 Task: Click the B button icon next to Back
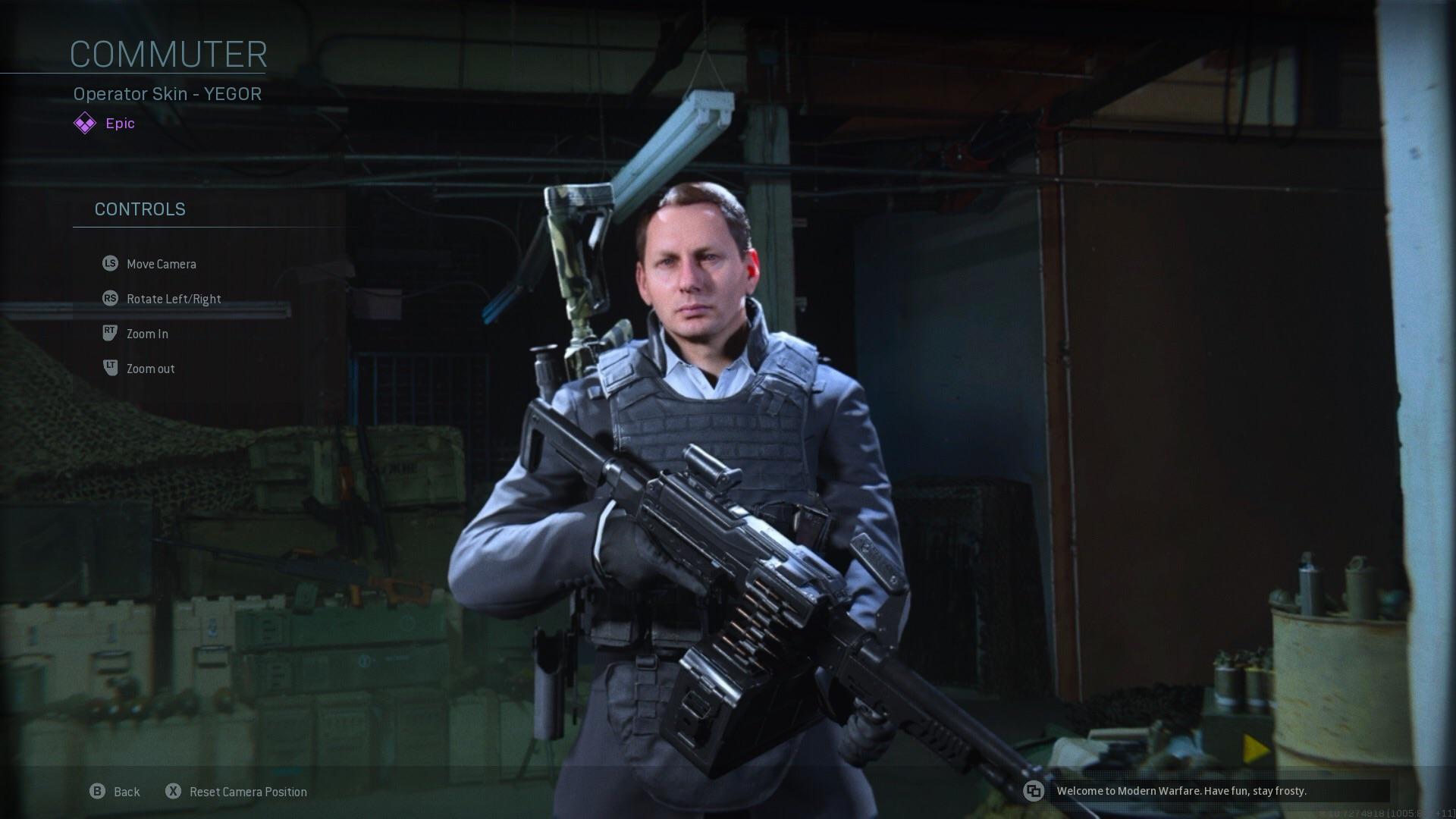point(97,791)
